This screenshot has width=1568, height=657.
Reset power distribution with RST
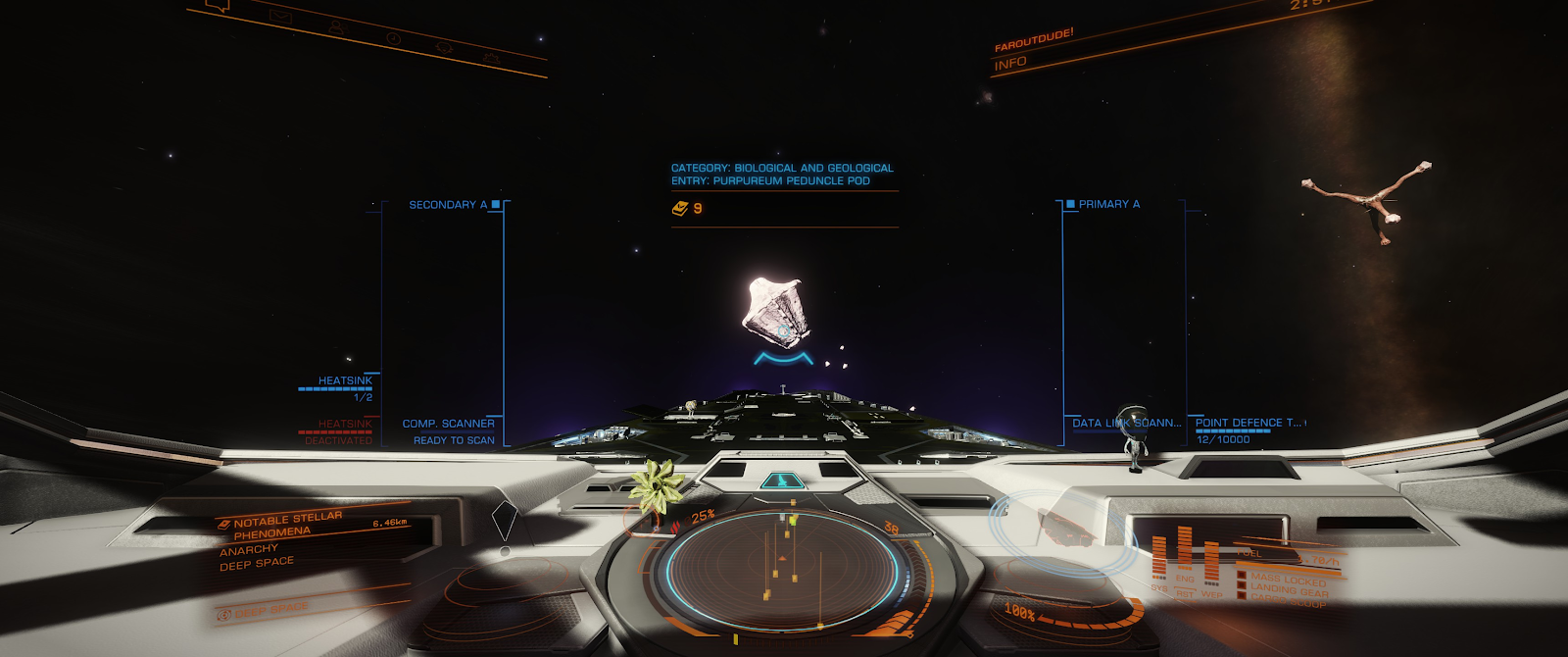tap(1185, 594)
